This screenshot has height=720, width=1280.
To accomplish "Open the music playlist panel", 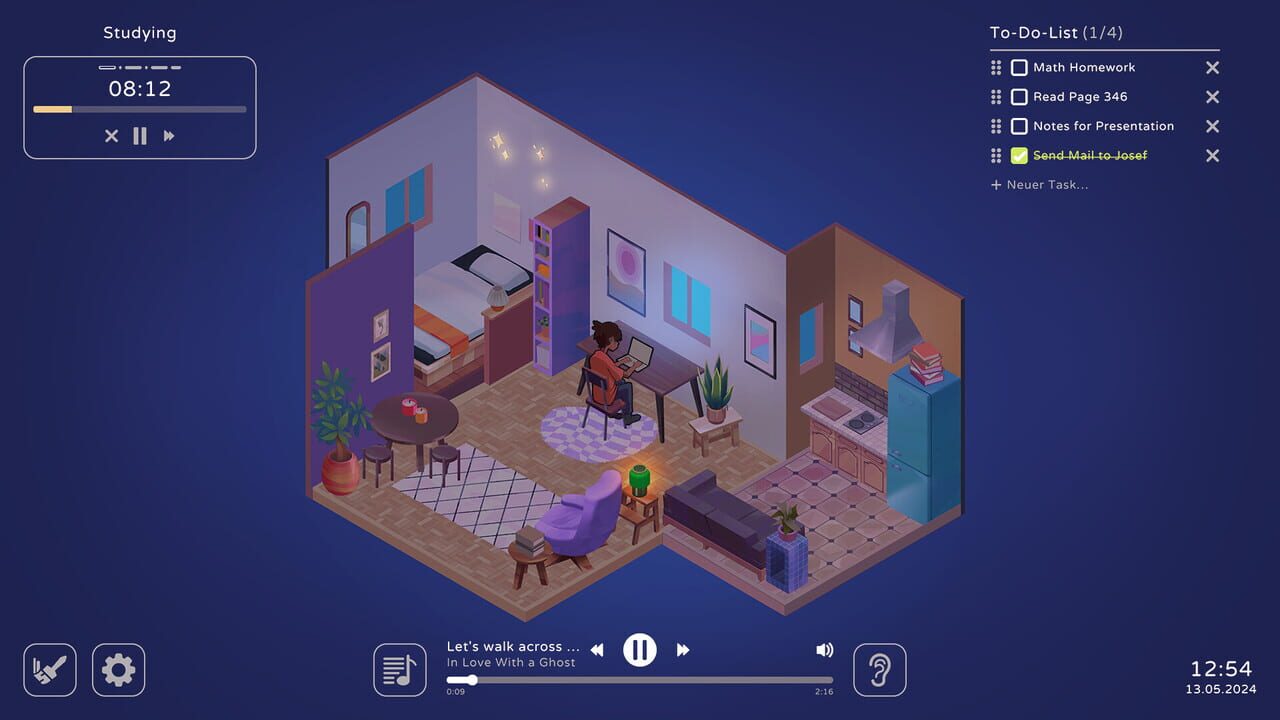I will 399,669.
